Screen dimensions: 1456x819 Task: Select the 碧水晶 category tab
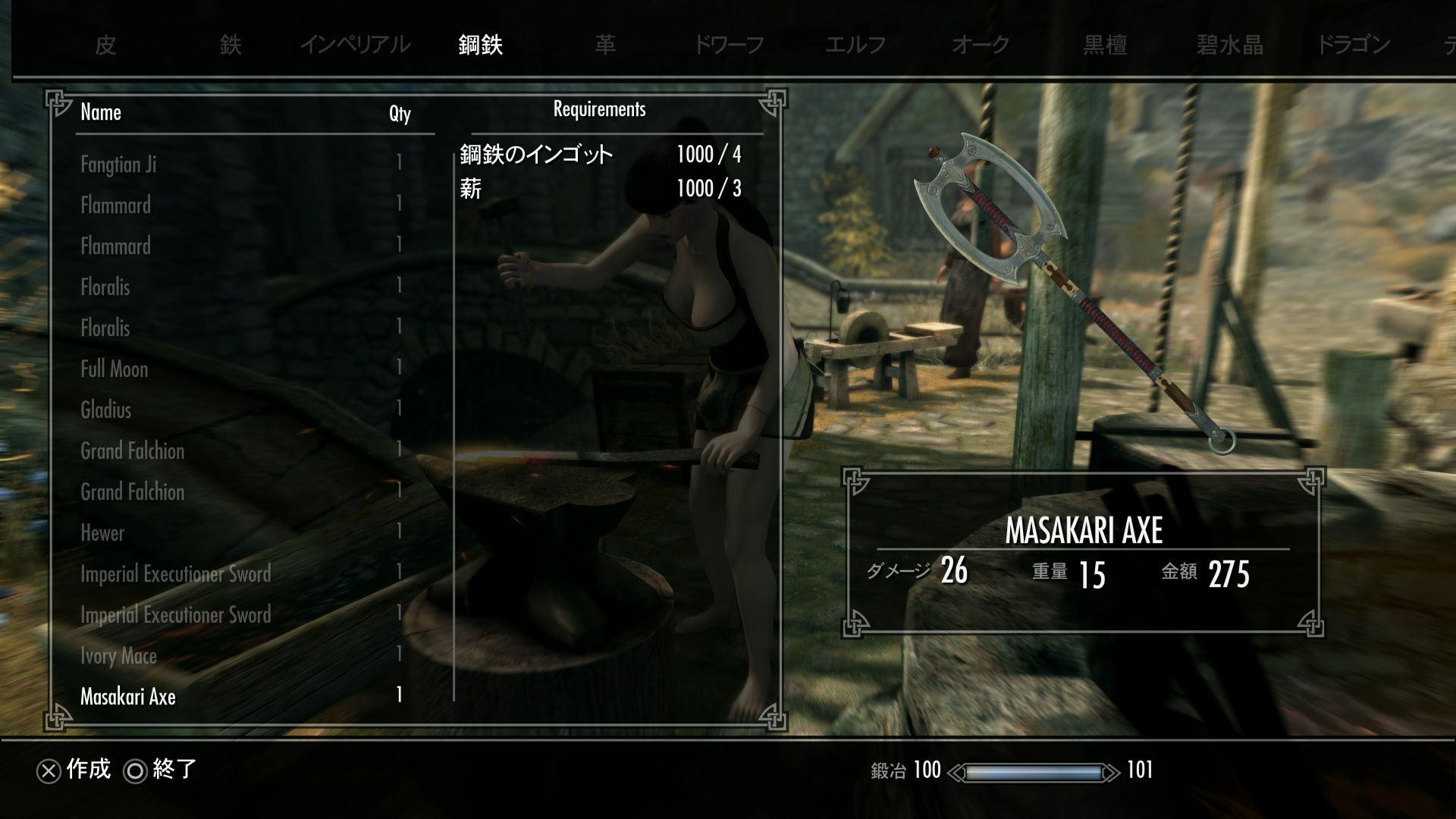pyautogui.click(x=1230, y=45)
